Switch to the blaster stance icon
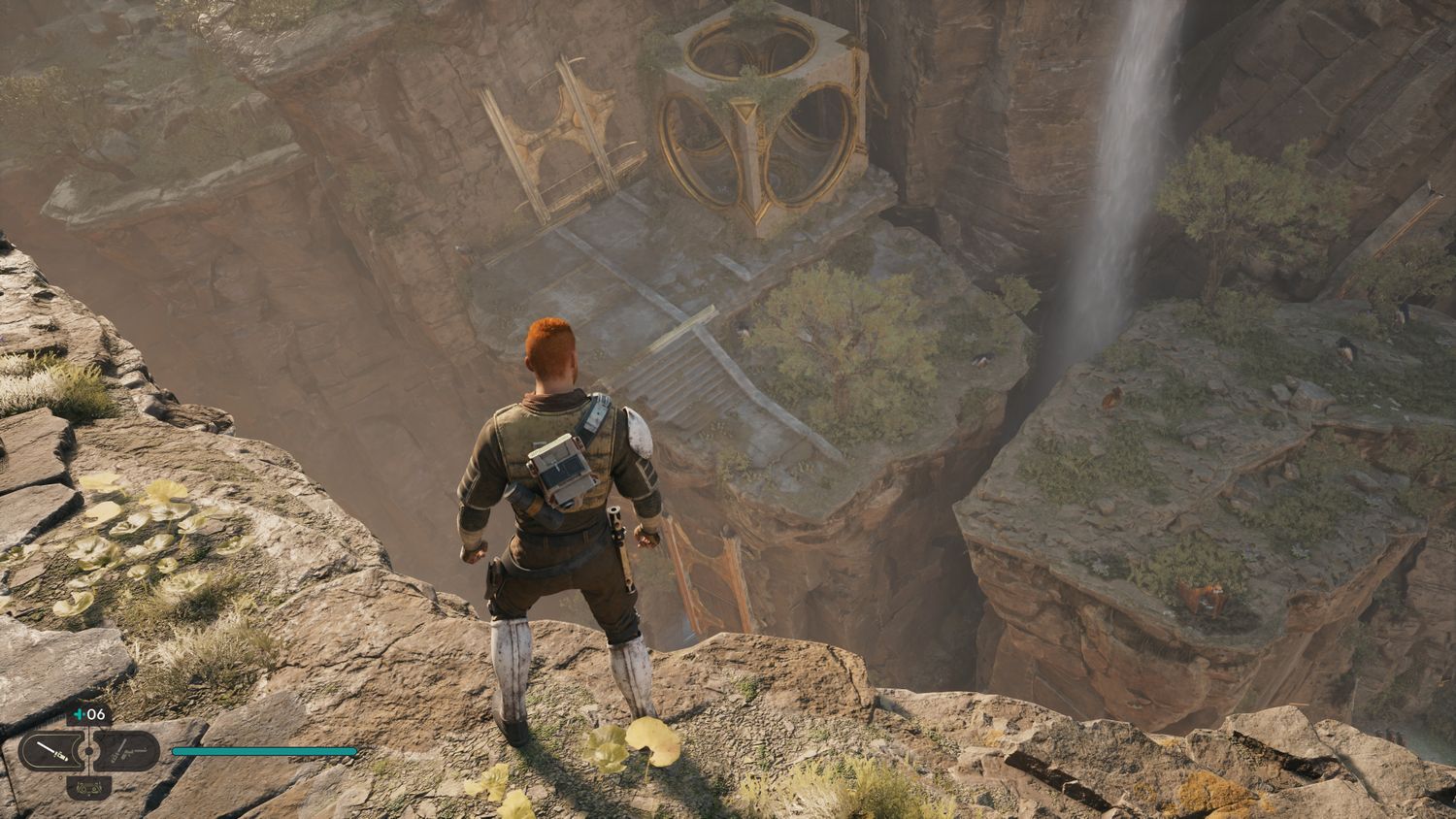 click(x=124, y=751)
